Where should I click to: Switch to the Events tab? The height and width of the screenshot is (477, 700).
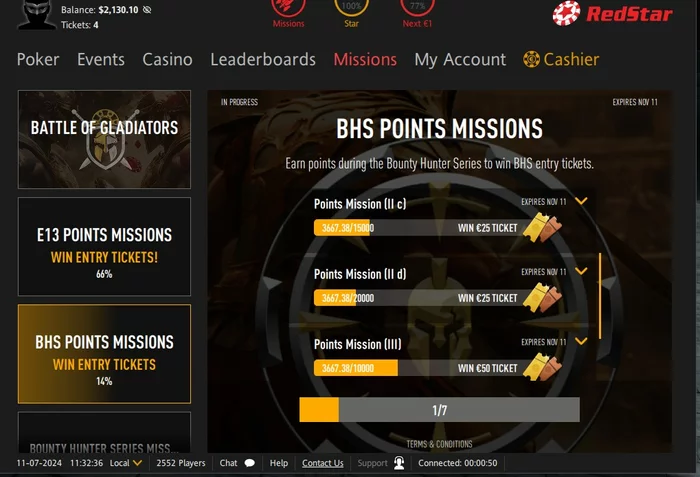(101, 60)
